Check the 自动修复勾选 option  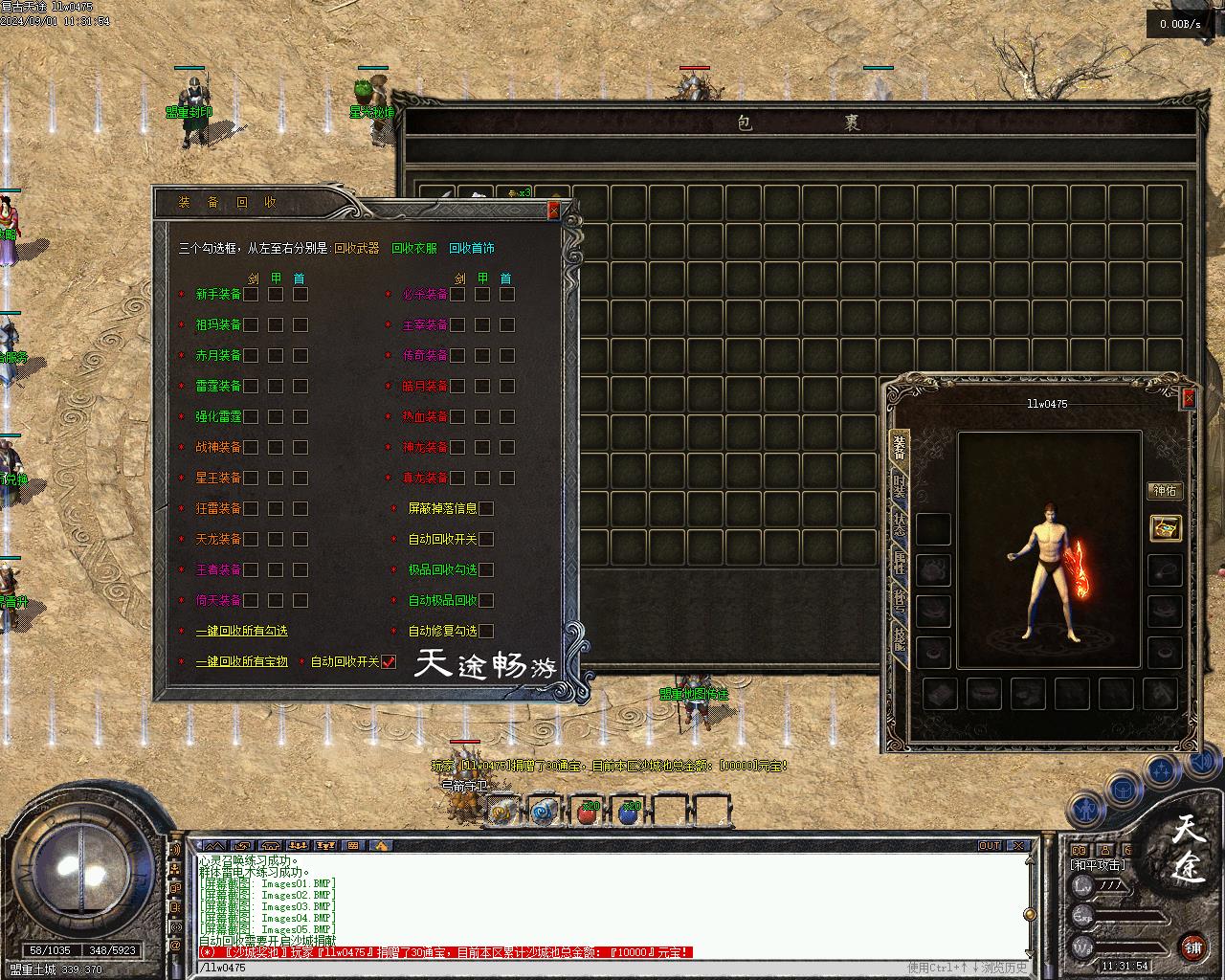(486, 631)
